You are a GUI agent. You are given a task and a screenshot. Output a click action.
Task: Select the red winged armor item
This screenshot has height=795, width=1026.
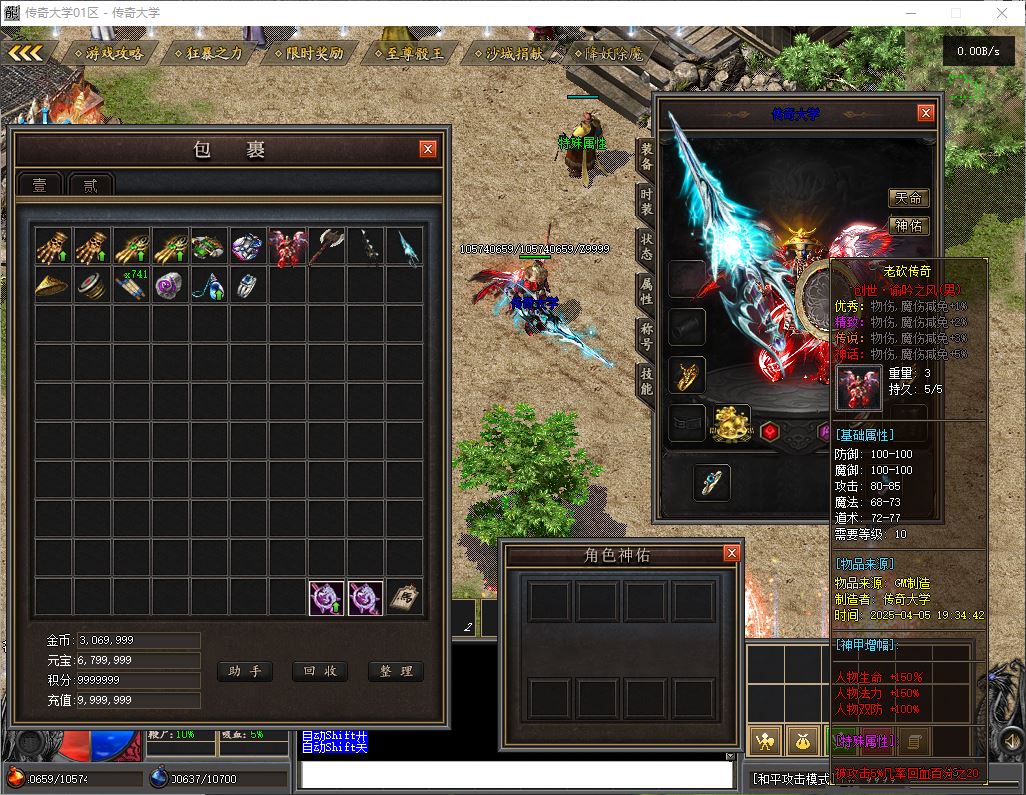coord(287,246)
